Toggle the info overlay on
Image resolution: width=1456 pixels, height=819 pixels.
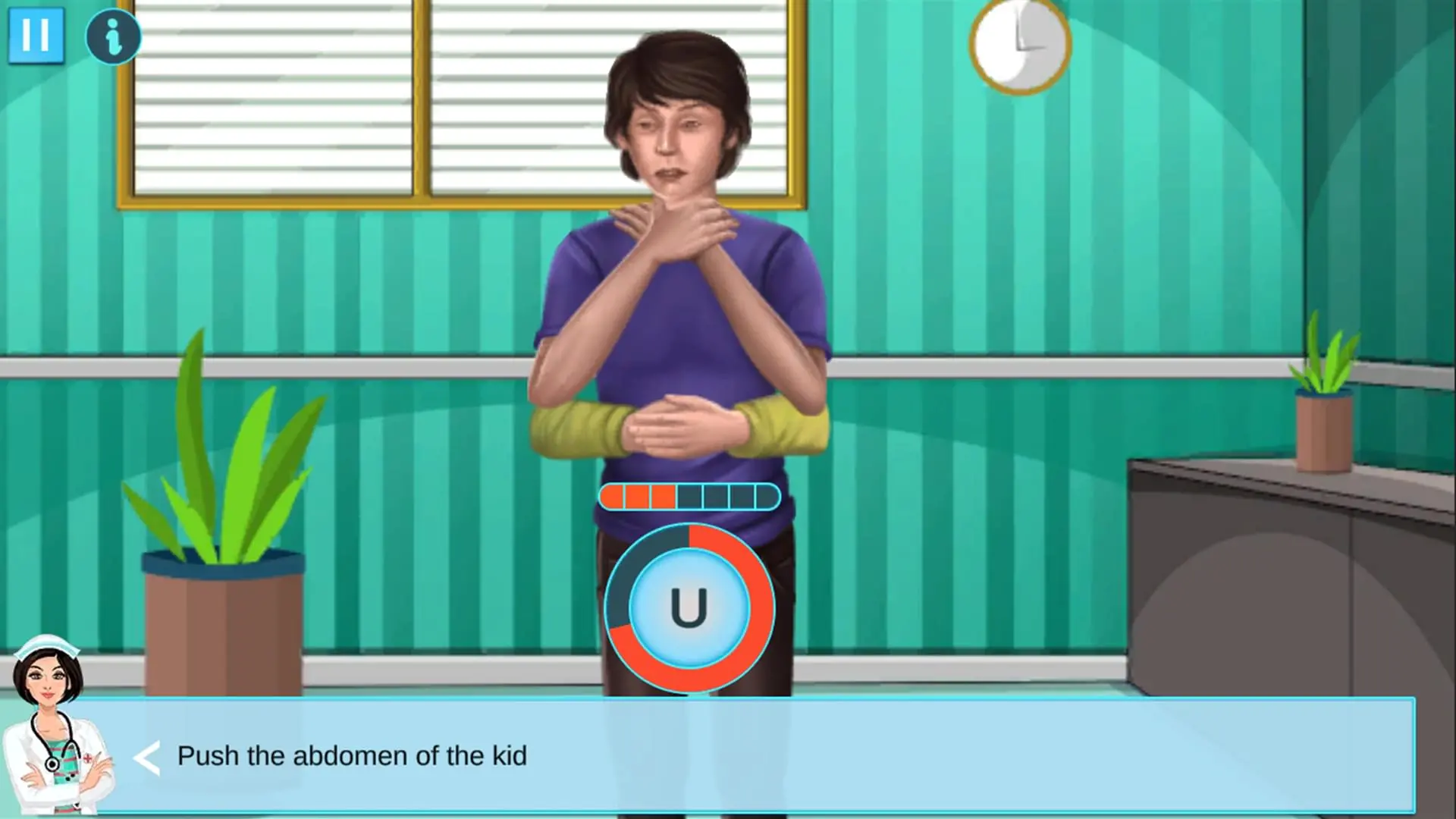[113, 36]
